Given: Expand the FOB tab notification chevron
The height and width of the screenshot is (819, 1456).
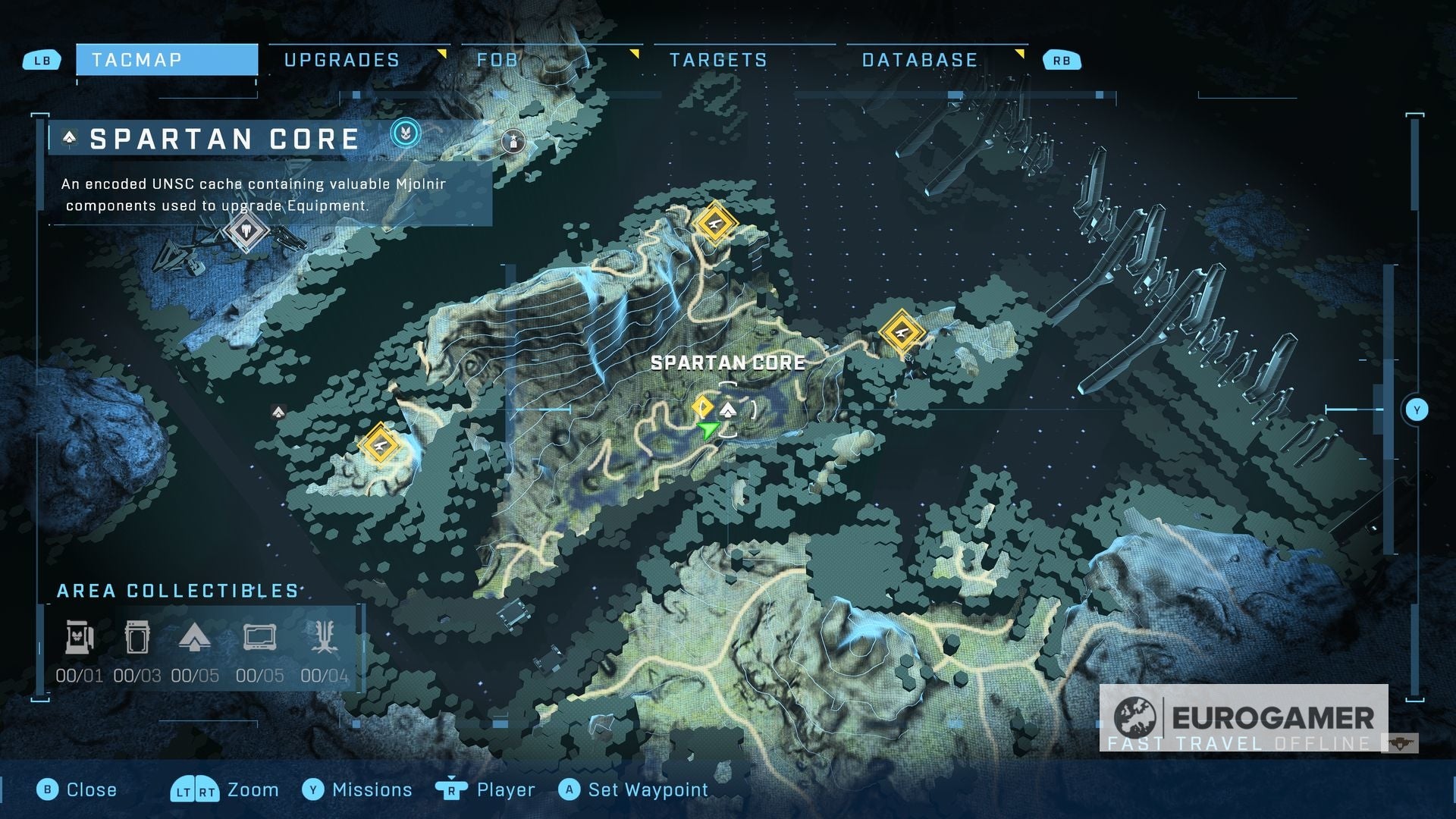Looking at the screenshot, I should (634, 52).
